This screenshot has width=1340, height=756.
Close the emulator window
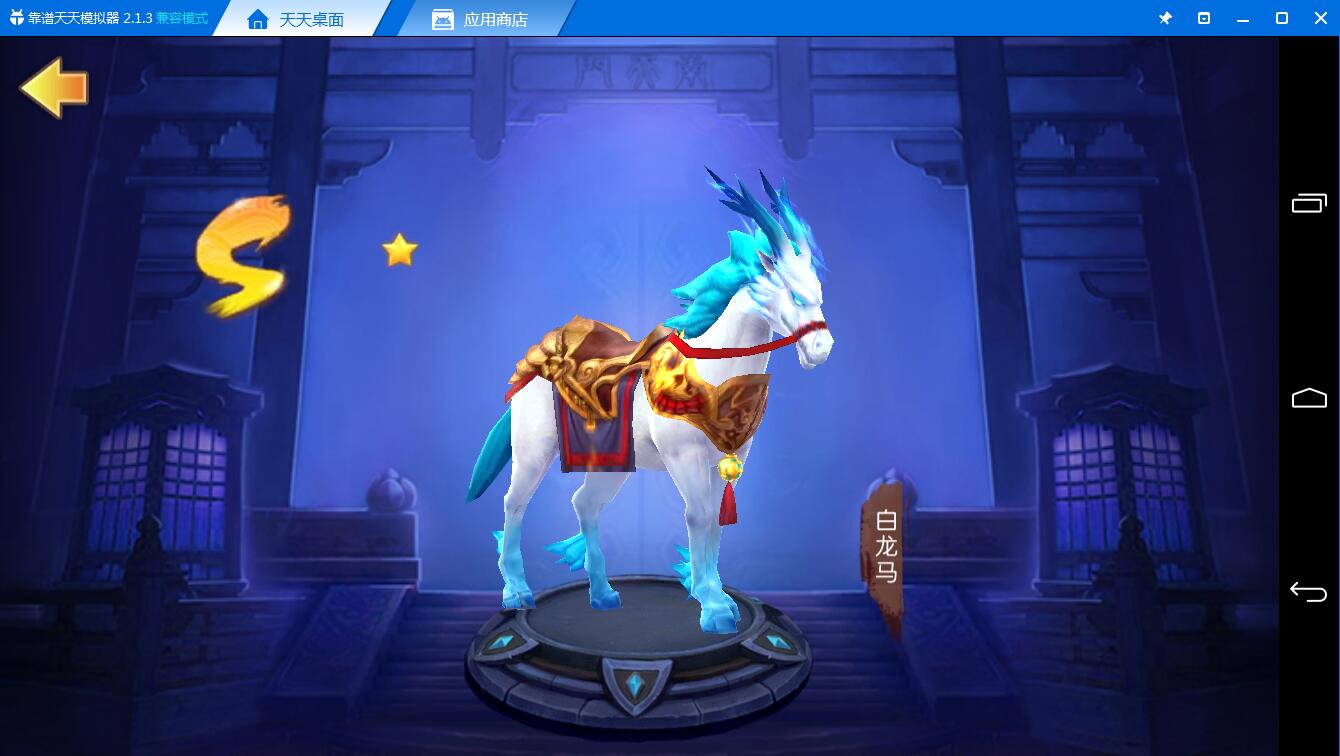[1319, 18]
